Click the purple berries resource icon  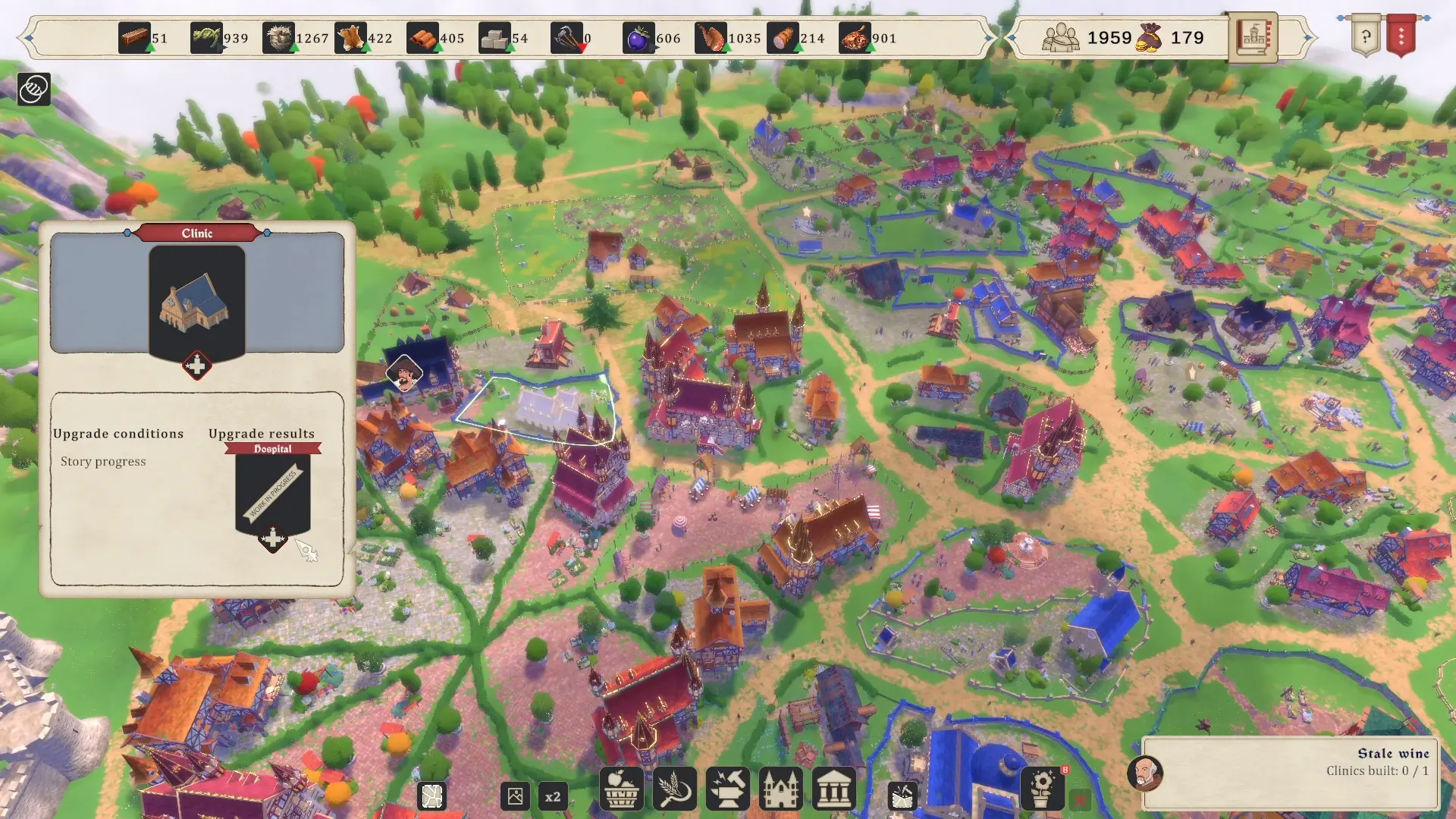[x=639, y=38]
